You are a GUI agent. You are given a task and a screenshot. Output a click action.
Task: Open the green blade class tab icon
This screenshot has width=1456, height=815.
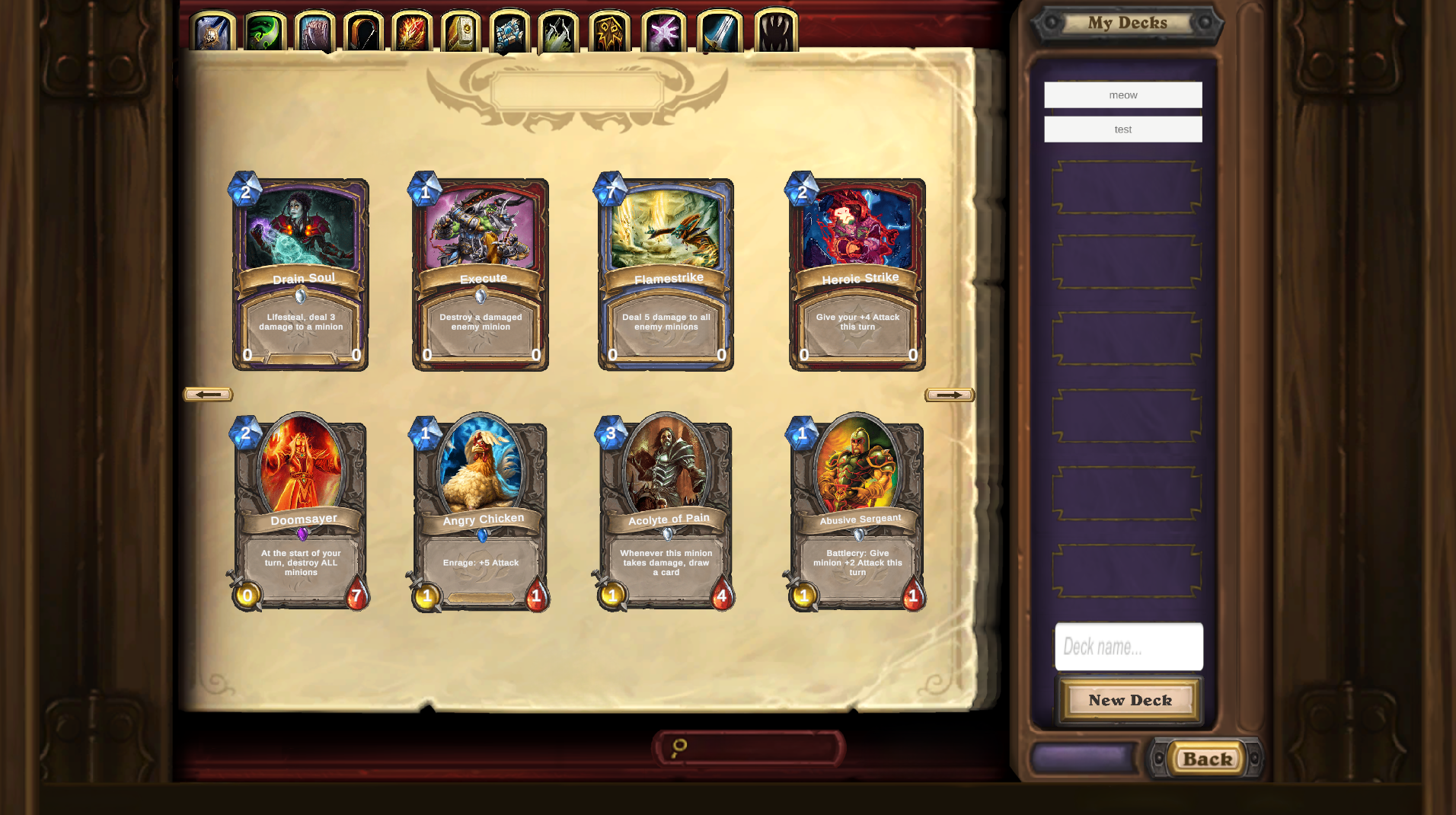[x=261, y=30]
